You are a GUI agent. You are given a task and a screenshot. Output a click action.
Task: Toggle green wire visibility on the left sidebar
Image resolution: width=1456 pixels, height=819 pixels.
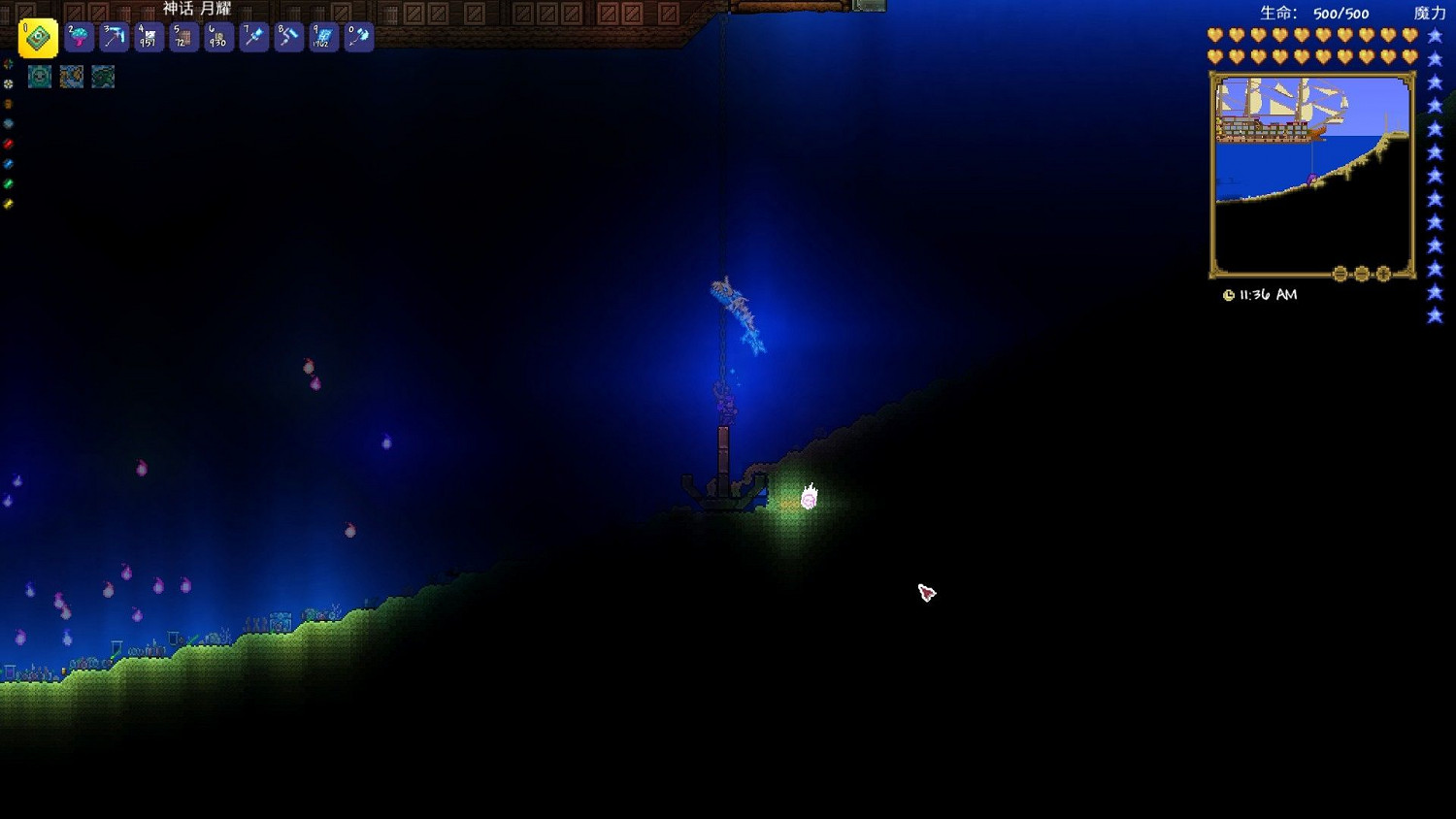click(8, 182)
